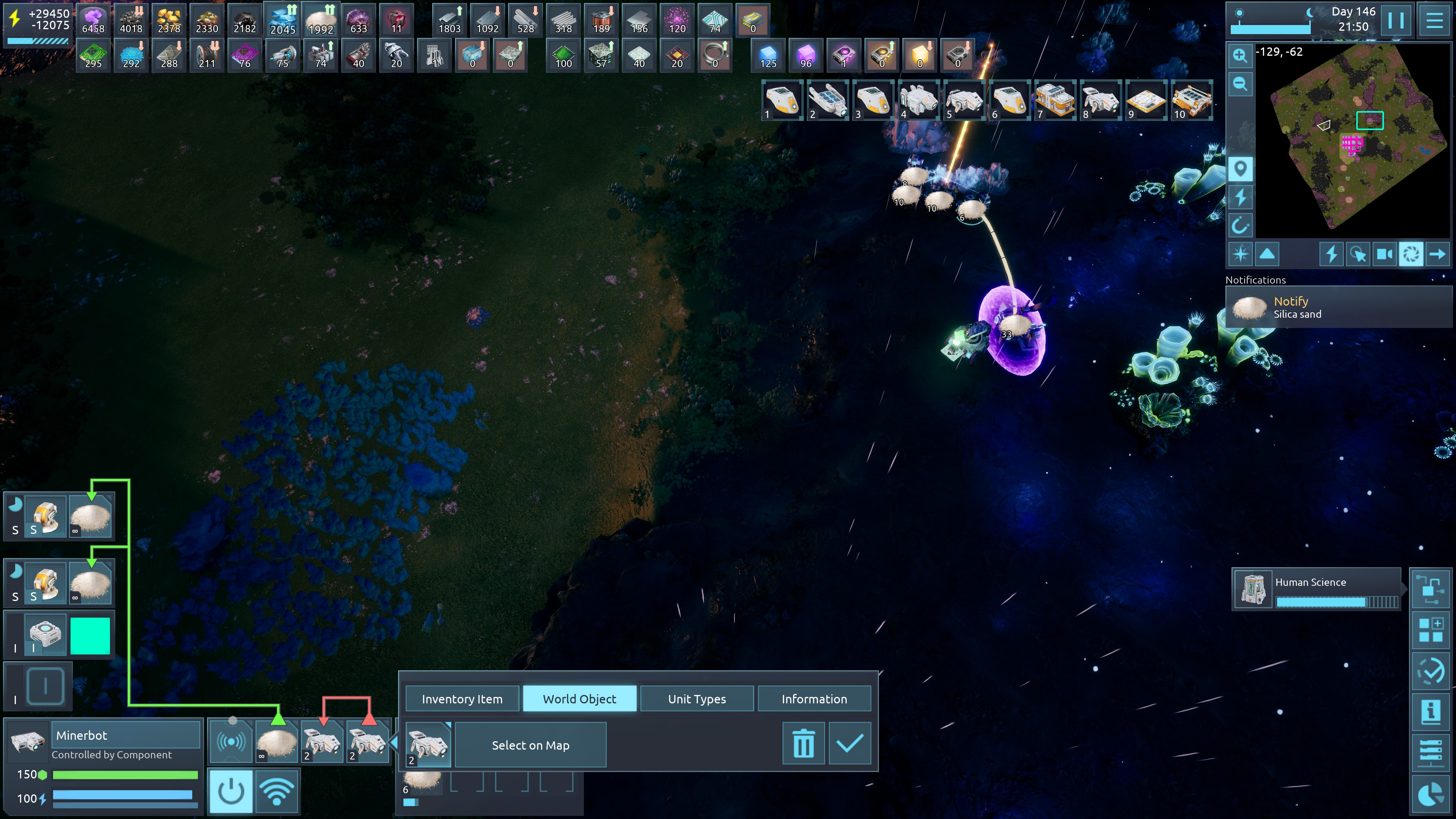Open the Human Science research panel
The height and width of the screenshot is (819, 1456).
(x=1317, y=588)
